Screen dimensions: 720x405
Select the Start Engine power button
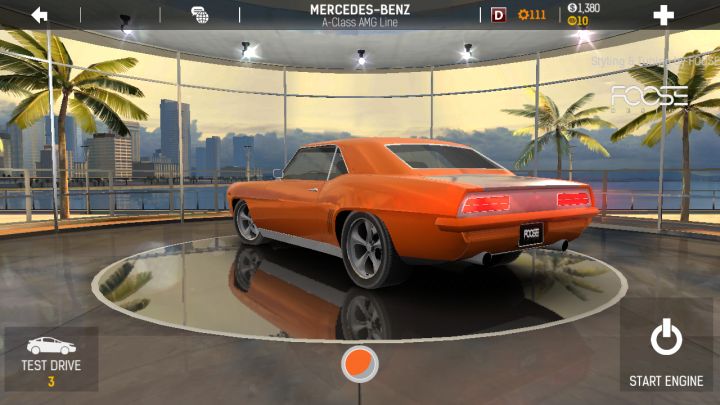(x=666, y=350)
